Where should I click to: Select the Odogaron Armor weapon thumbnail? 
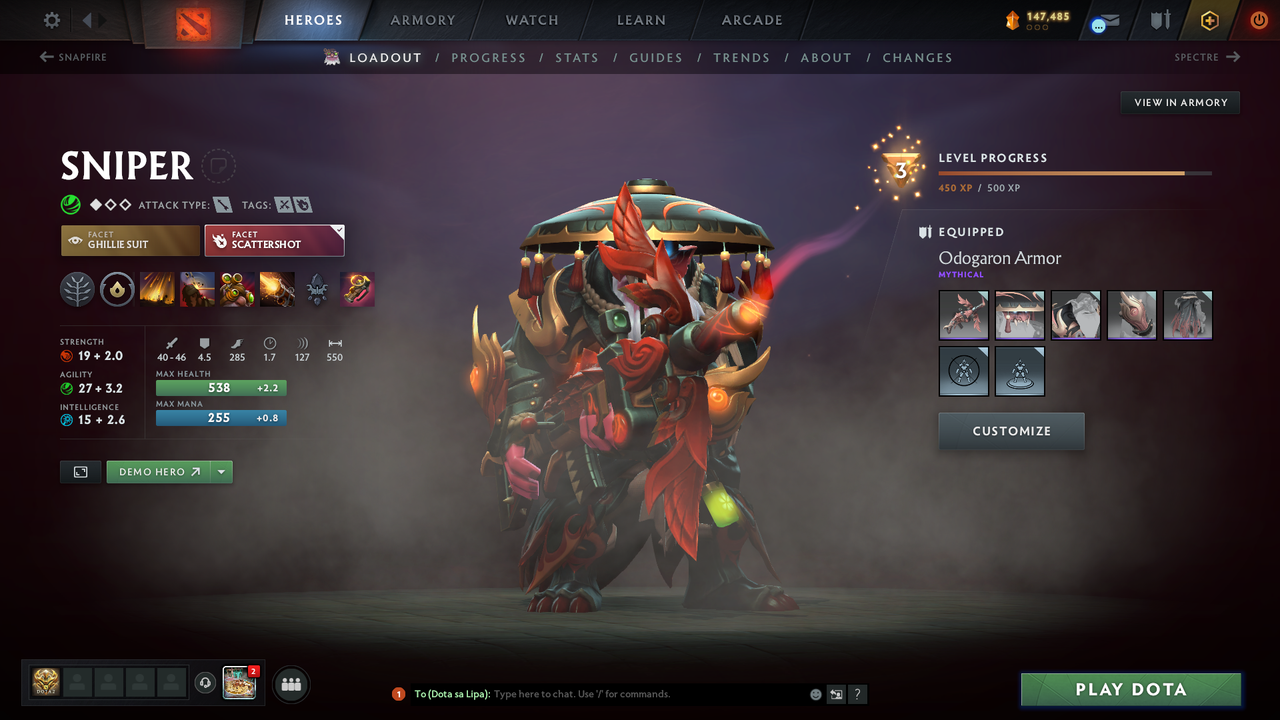point(963,315)
